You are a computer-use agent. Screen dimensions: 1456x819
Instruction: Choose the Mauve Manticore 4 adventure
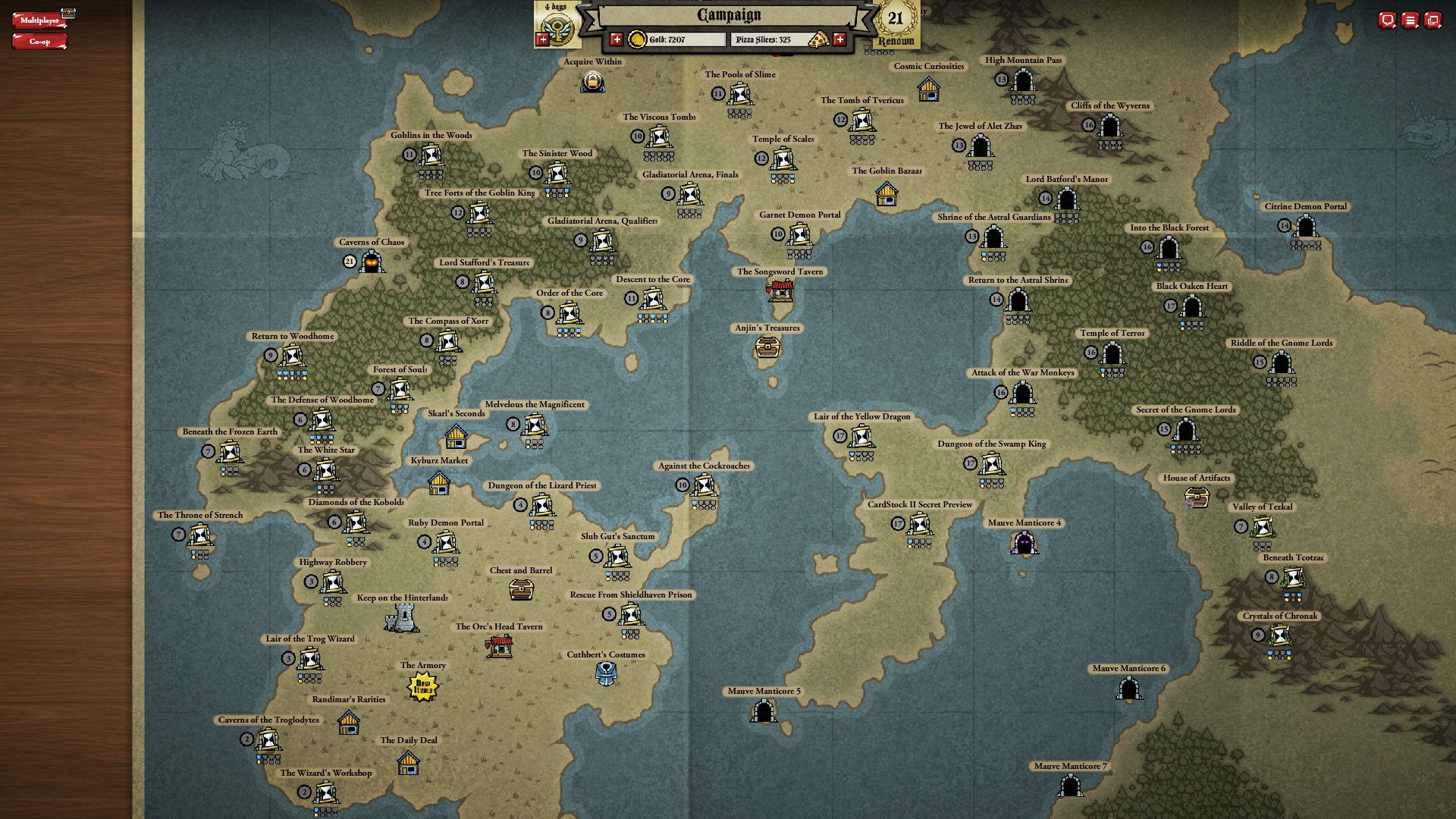(1025, 543)
